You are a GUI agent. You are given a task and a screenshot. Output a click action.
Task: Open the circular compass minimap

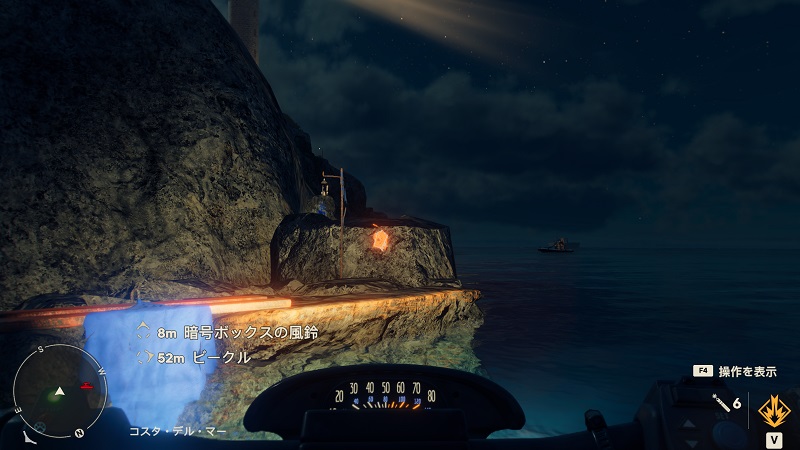(60, 389)
